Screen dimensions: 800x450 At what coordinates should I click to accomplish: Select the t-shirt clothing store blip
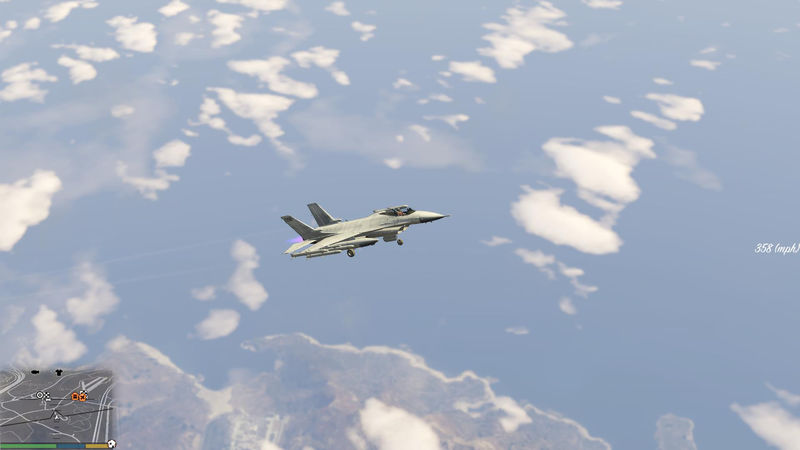pos(57,372)
